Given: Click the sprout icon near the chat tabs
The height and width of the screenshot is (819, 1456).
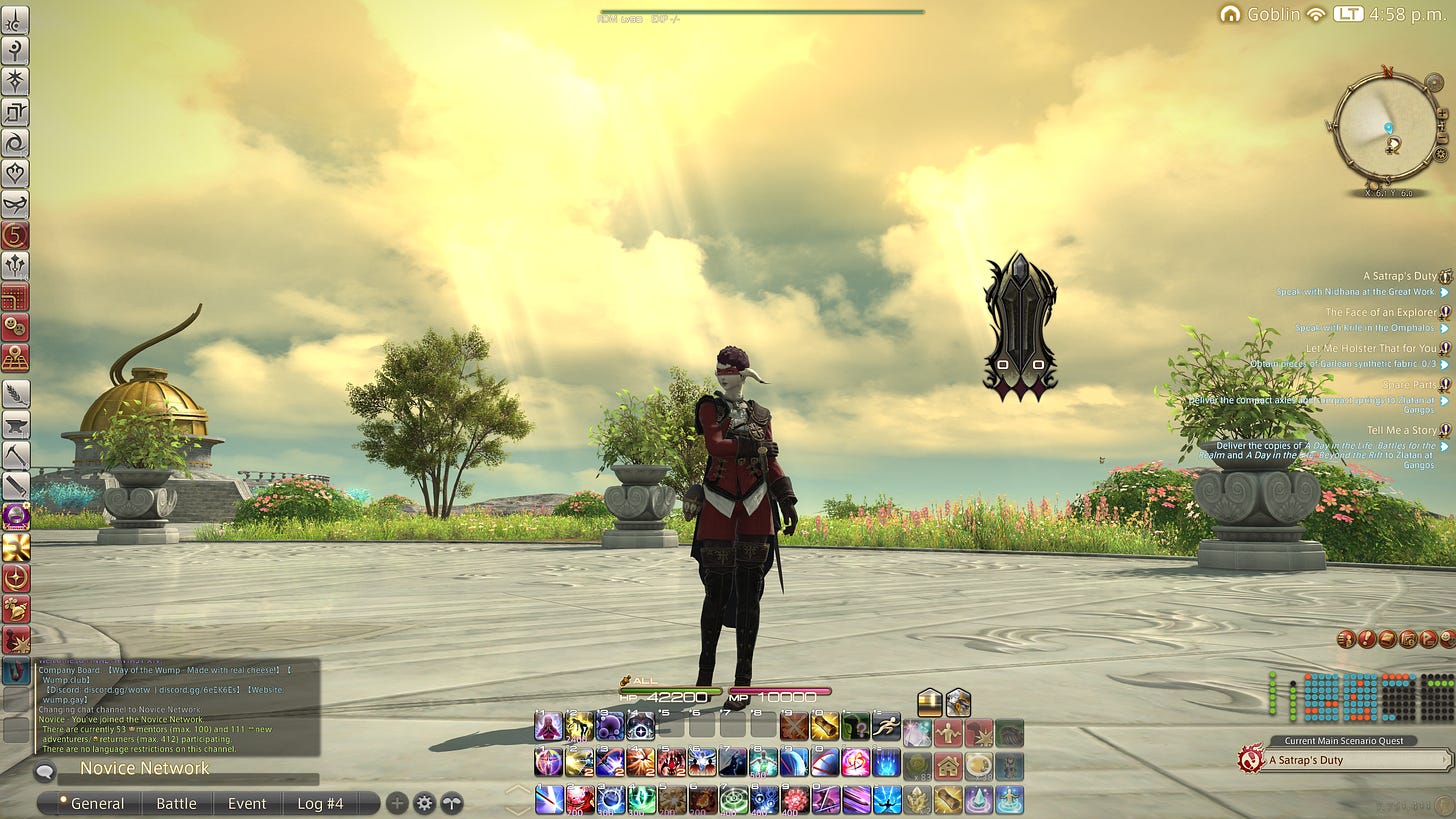Looking at the screenshot, I should coord(452,803).
